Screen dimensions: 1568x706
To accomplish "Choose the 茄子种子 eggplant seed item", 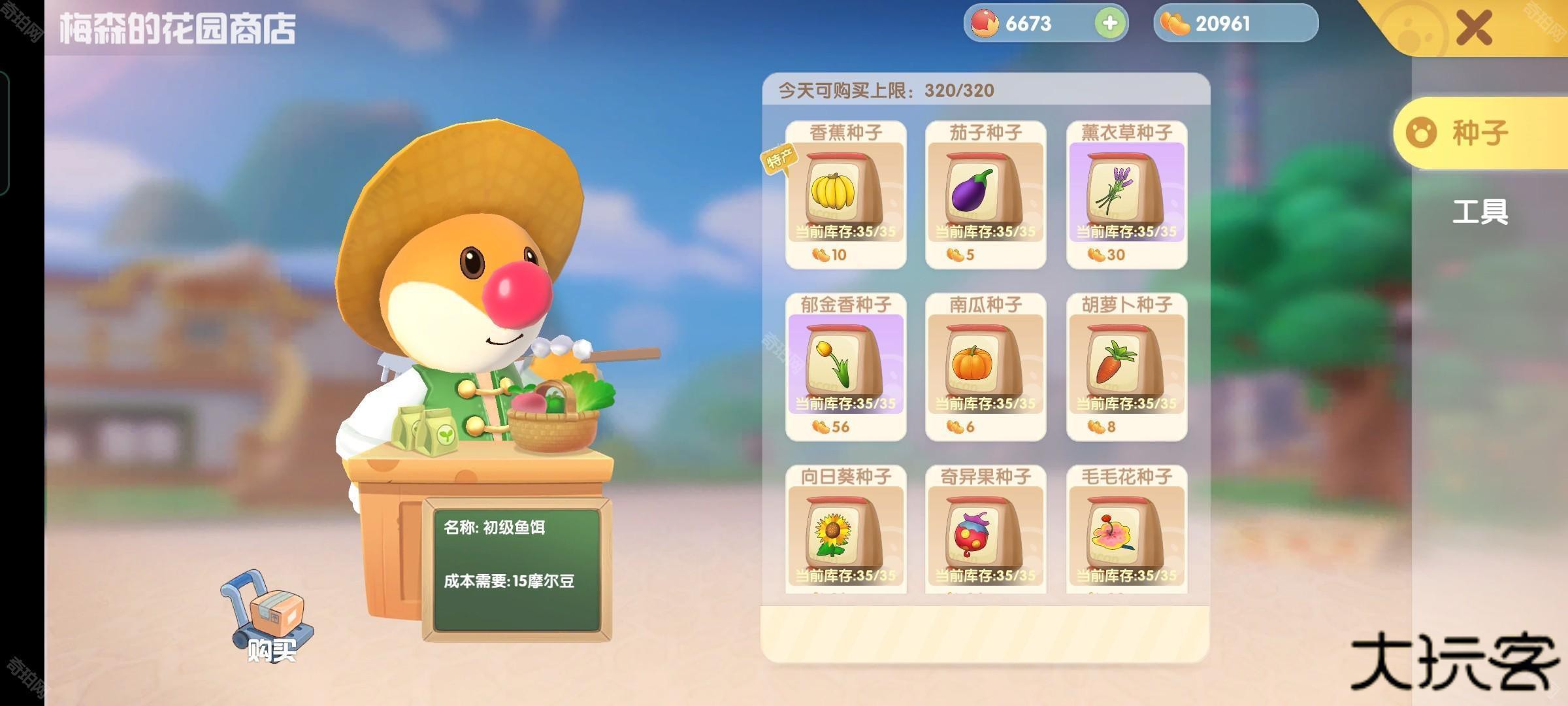I will pos(985,194).
